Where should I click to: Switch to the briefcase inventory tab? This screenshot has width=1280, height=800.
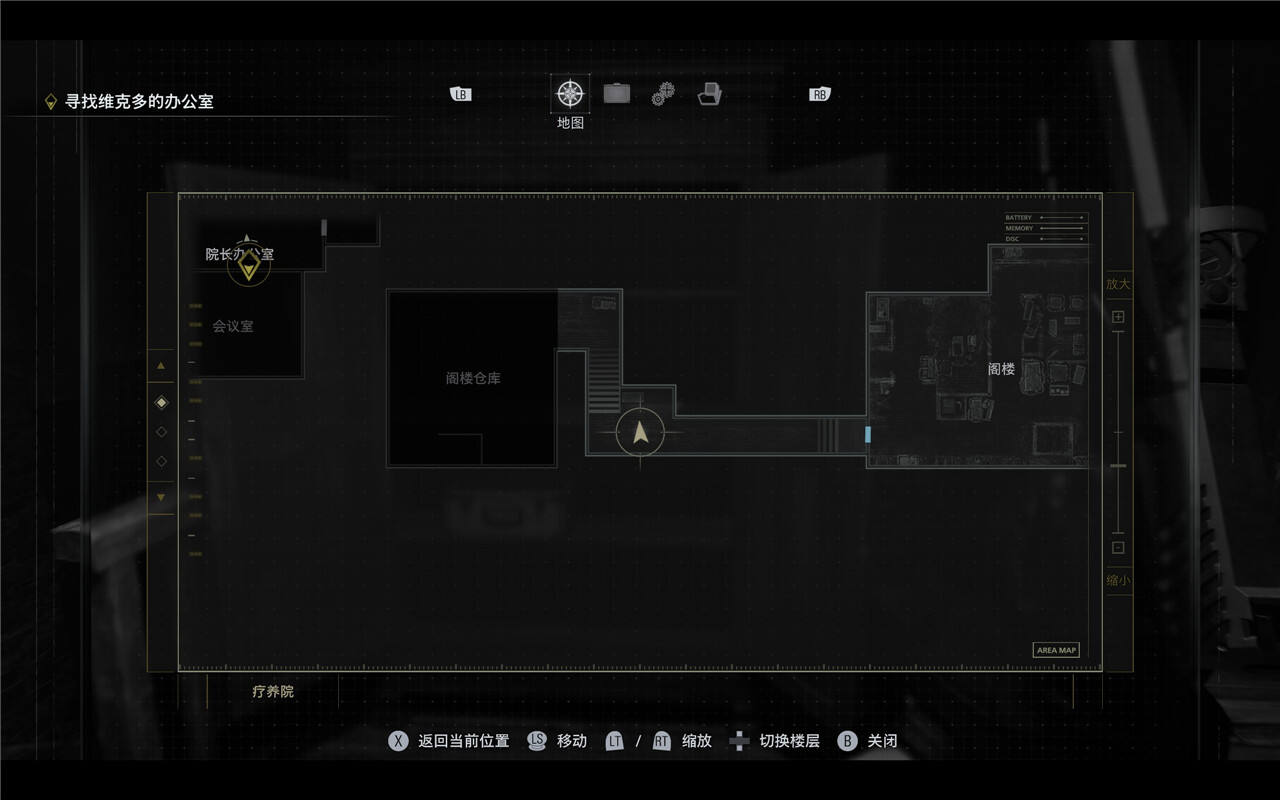[x=617, y=94]
